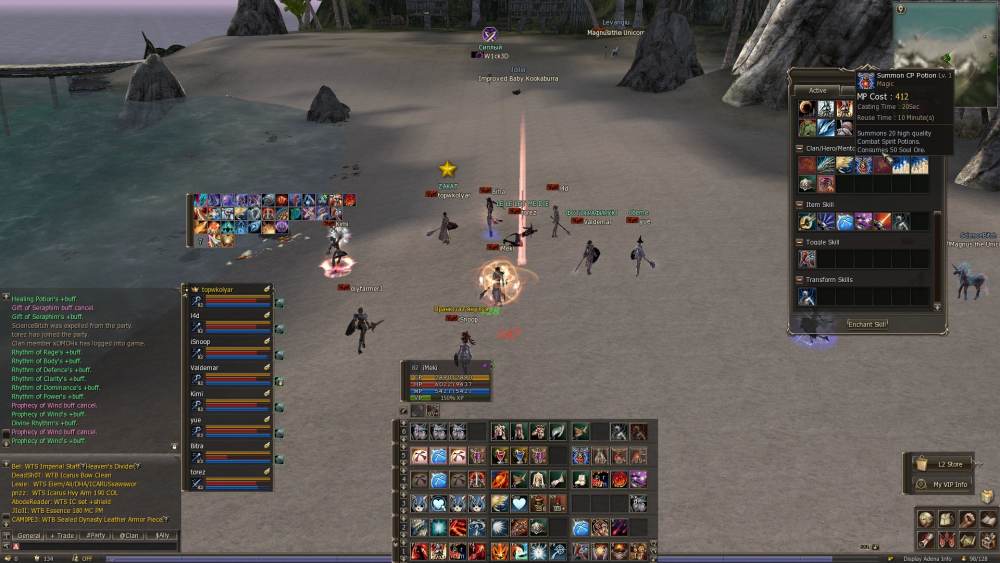Open the inventory backpack icon
The image size is (1000, 563).
pos(946,519)
